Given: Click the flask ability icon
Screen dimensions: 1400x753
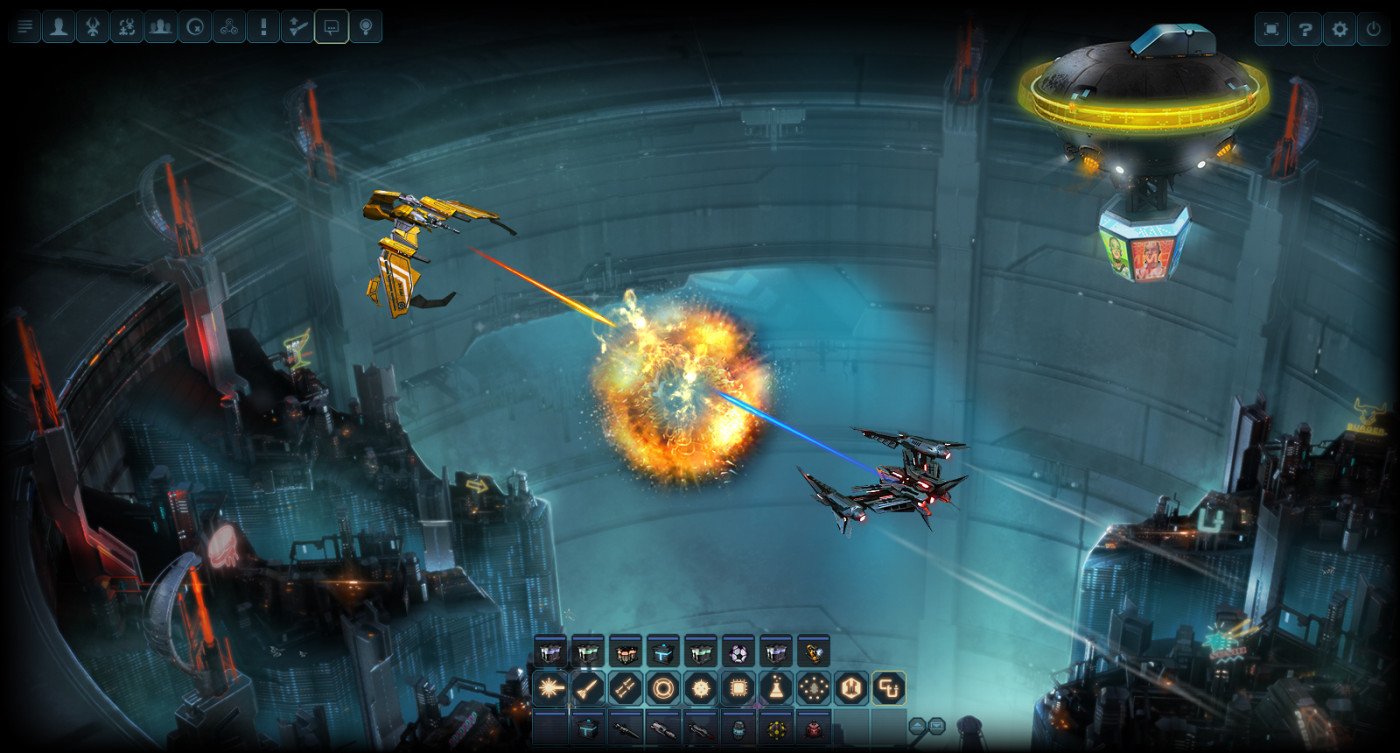Looking at the screenshot, I should 777,688.
